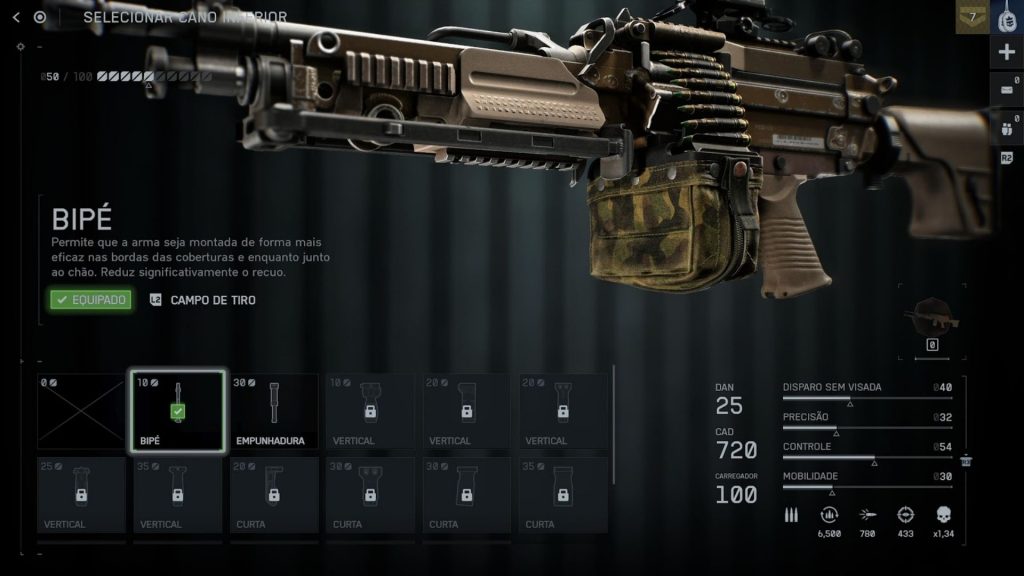Choose the Empunhadura grip attachment
Screen dimensions: 1024x576
coord(274,411)
